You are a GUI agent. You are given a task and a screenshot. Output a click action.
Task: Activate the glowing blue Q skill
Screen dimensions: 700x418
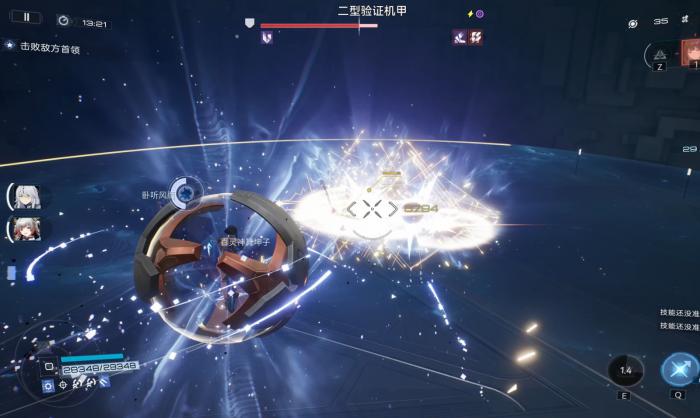pos(679,370)
